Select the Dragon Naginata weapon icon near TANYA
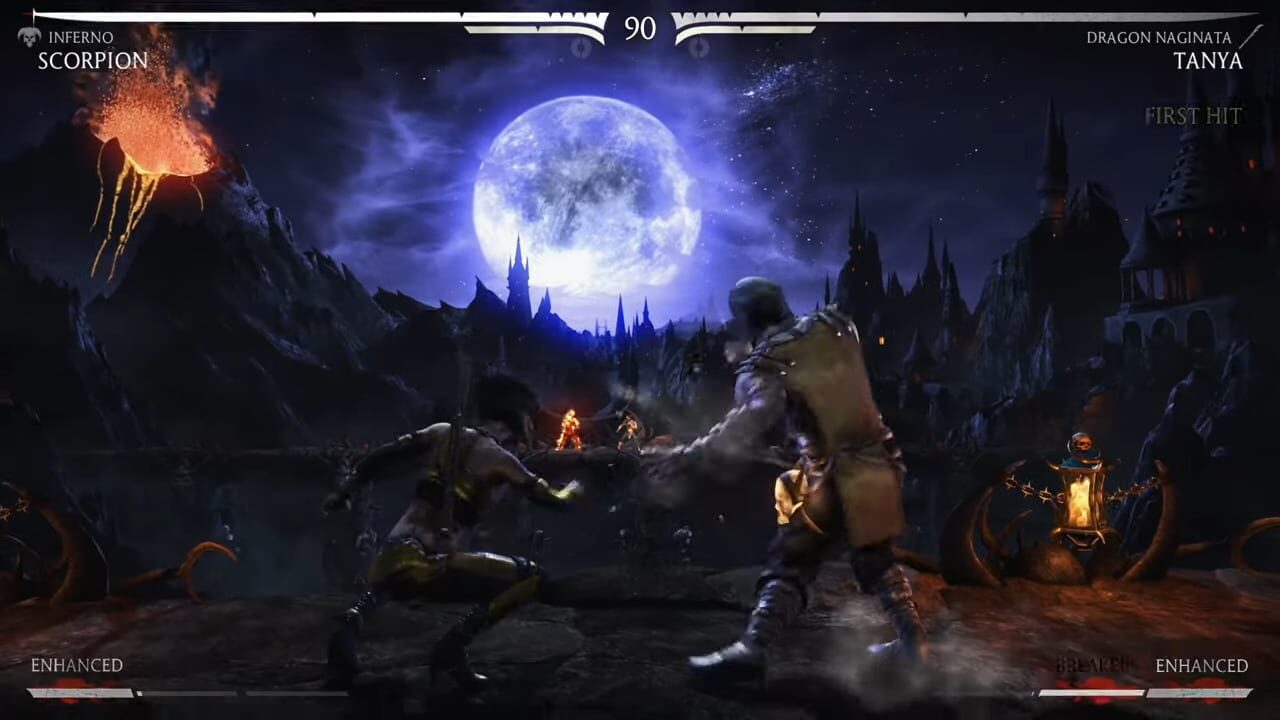This screenshot has width=1280, height=720. tap(1254, 38)
